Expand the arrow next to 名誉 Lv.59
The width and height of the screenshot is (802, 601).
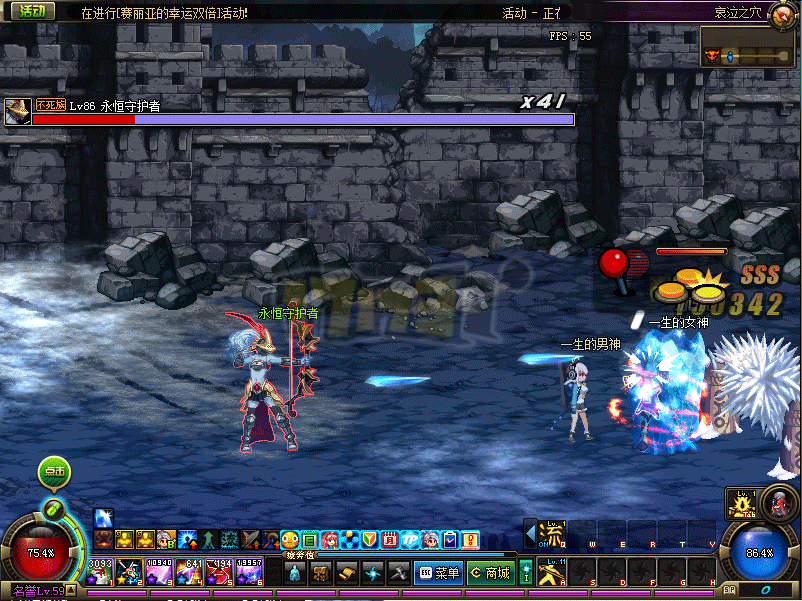(x=71, y=591)
